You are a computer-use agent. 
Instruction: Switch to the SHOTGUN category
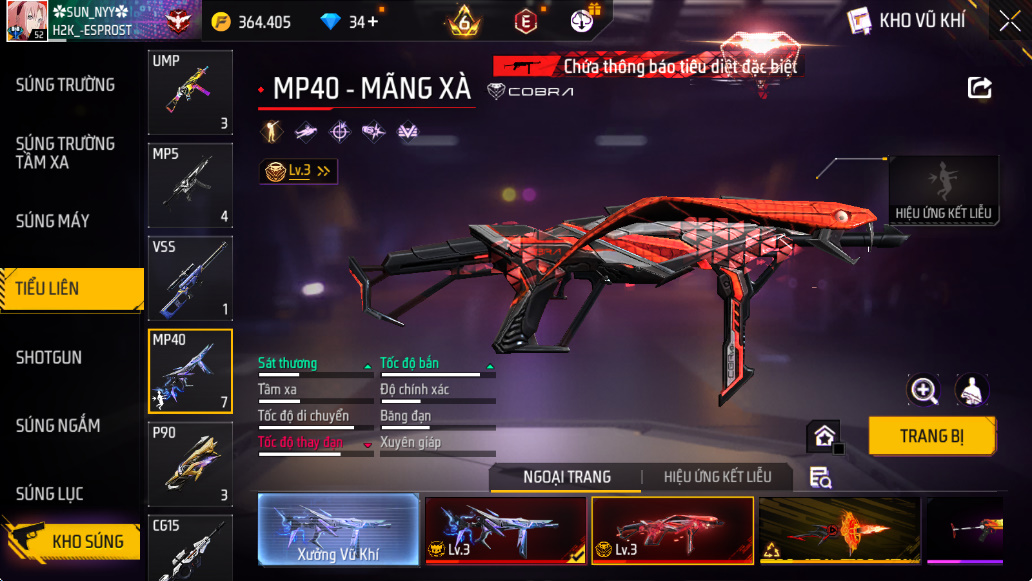49,357
